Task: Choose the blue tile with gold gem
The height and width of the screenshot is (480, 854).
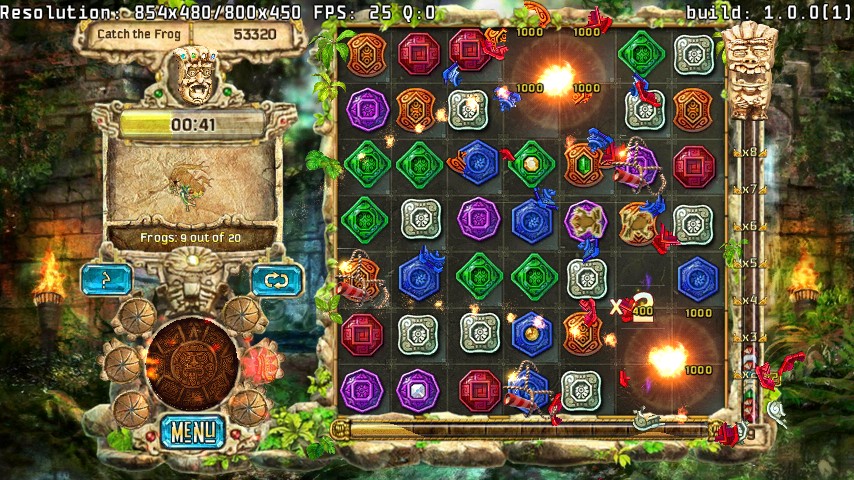Action: (x=533, y=333)
